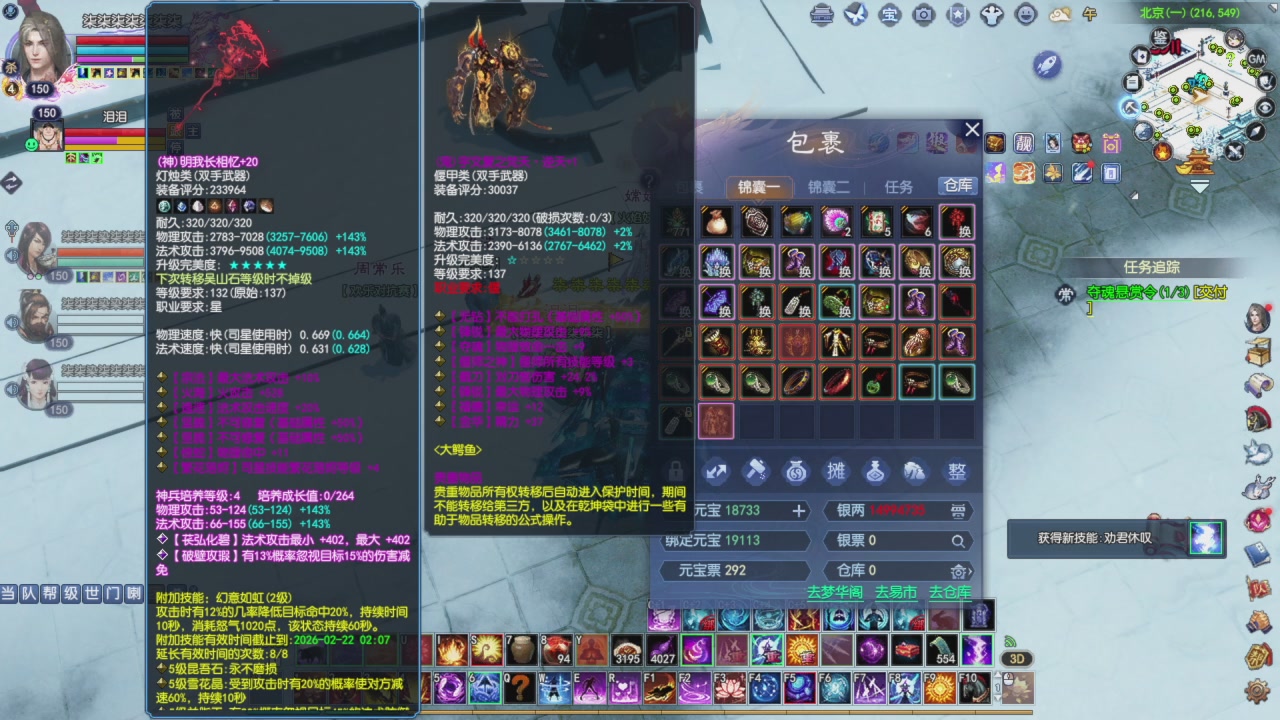Click the potion bottle icon in the bag toolbar
Screen dimensions: 1280x720
(x=876, y=470)
